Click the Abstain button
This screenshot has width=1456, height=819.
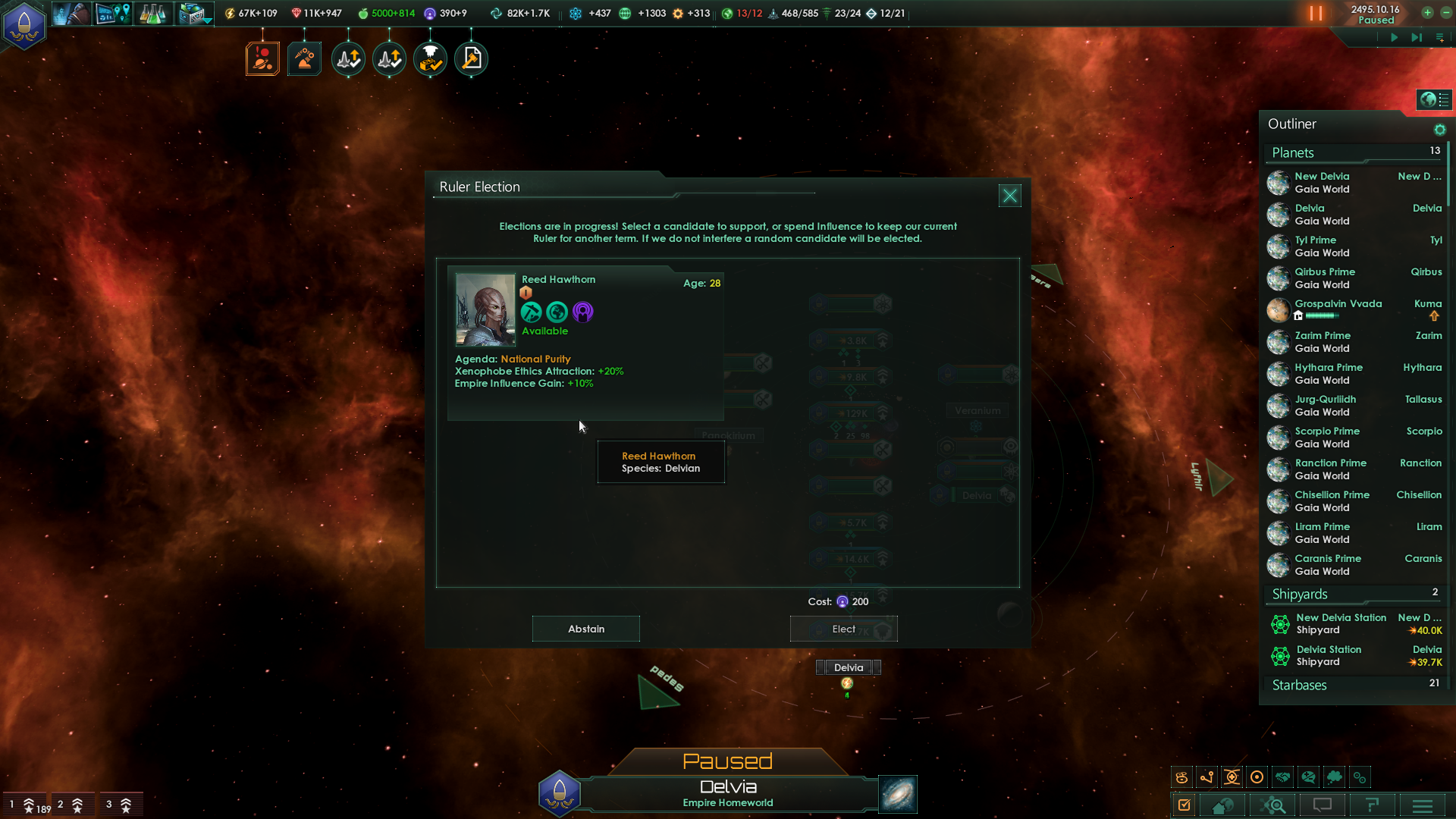pyautogui.click(x=585, y=629)
